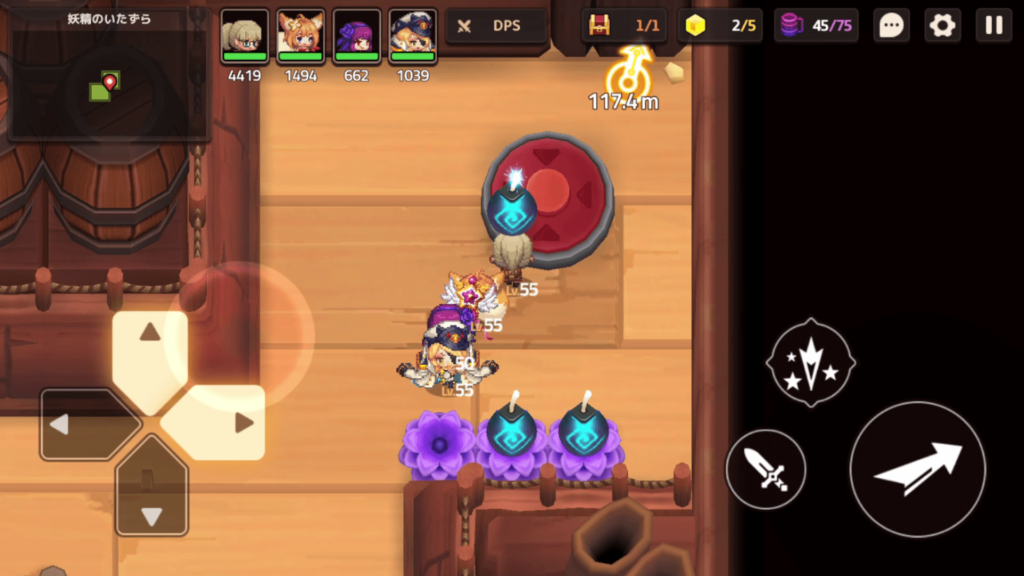Screen dimensions: 1024x576
Task: Toggle the DPS meter button
Action: click(496, 26)
